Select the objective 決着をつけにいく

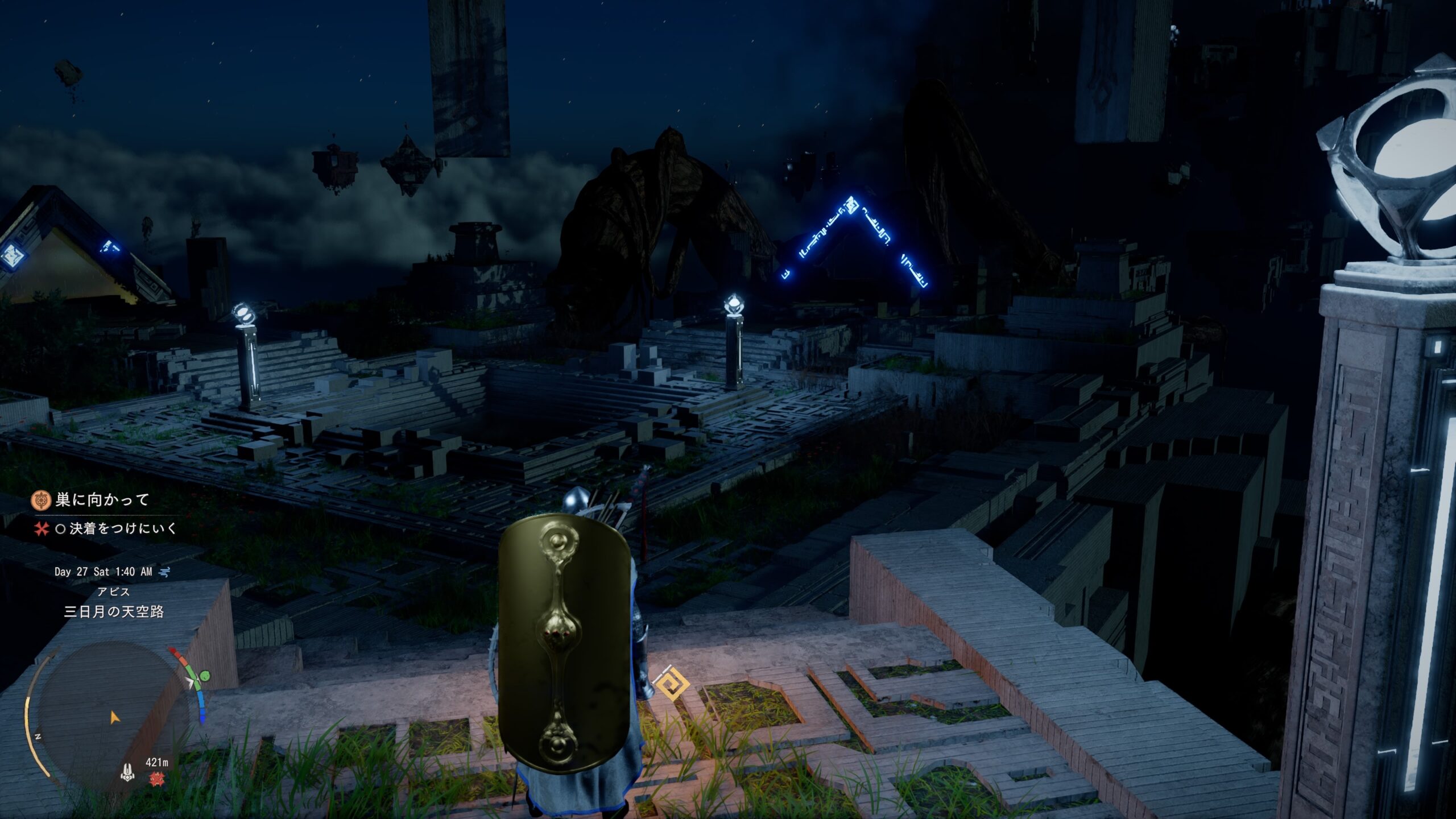[x=123, y=529]
